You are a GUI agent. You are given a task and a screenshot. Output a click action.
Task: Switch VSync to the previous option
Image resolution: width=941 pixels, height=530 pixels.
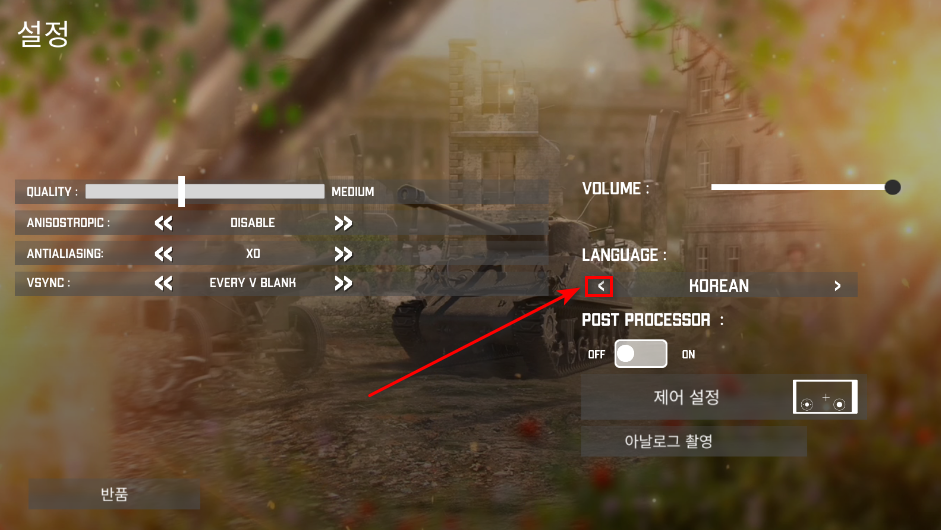[164, 283]
